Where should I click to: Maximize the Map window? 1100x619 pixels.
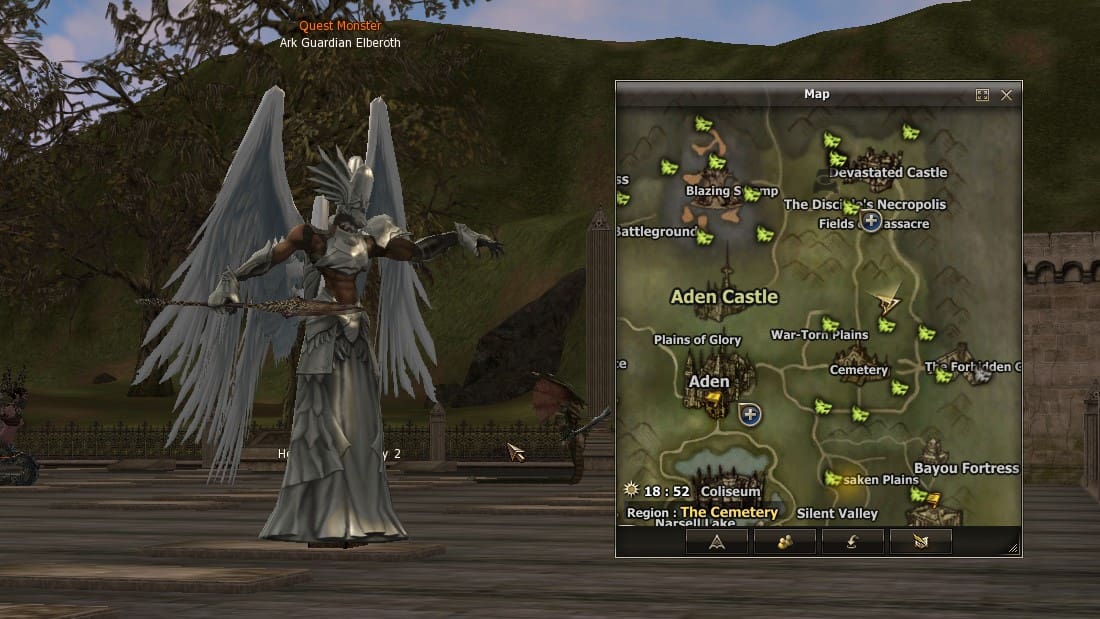tap(982, 95)
